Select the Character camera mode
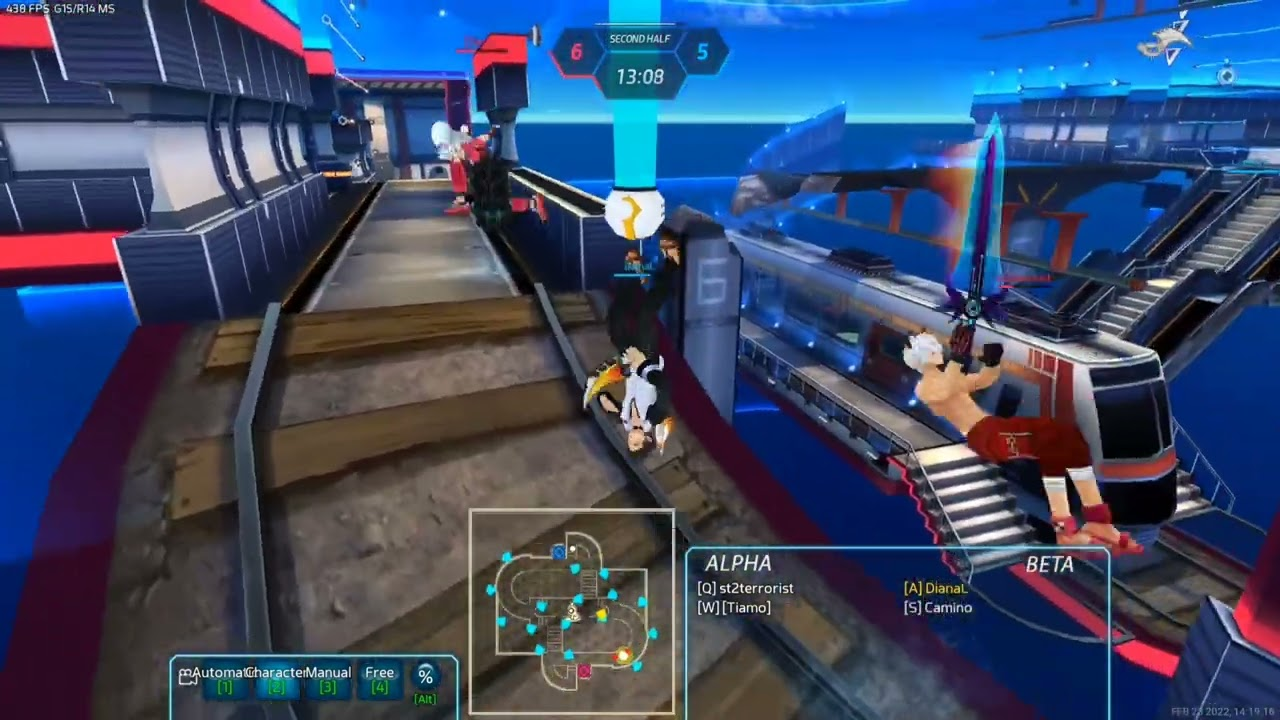This screenshot has height=720, width=1280. coord(276,679)
